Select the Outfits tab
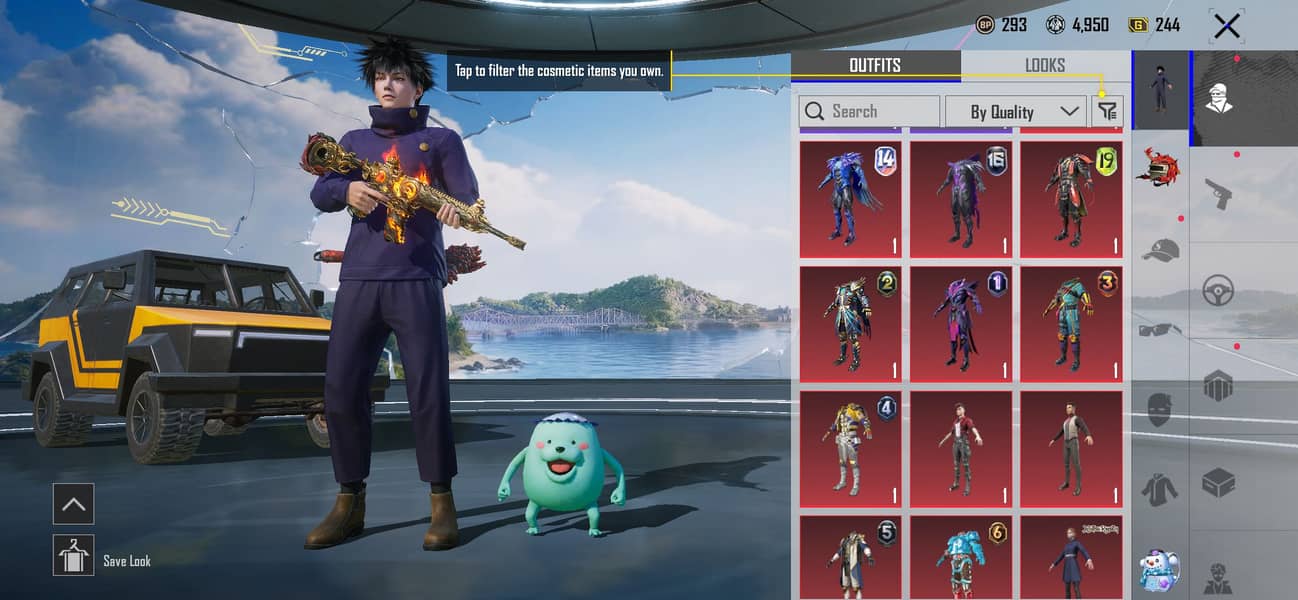The image size is (1298, 600). (x=875, y=65)
